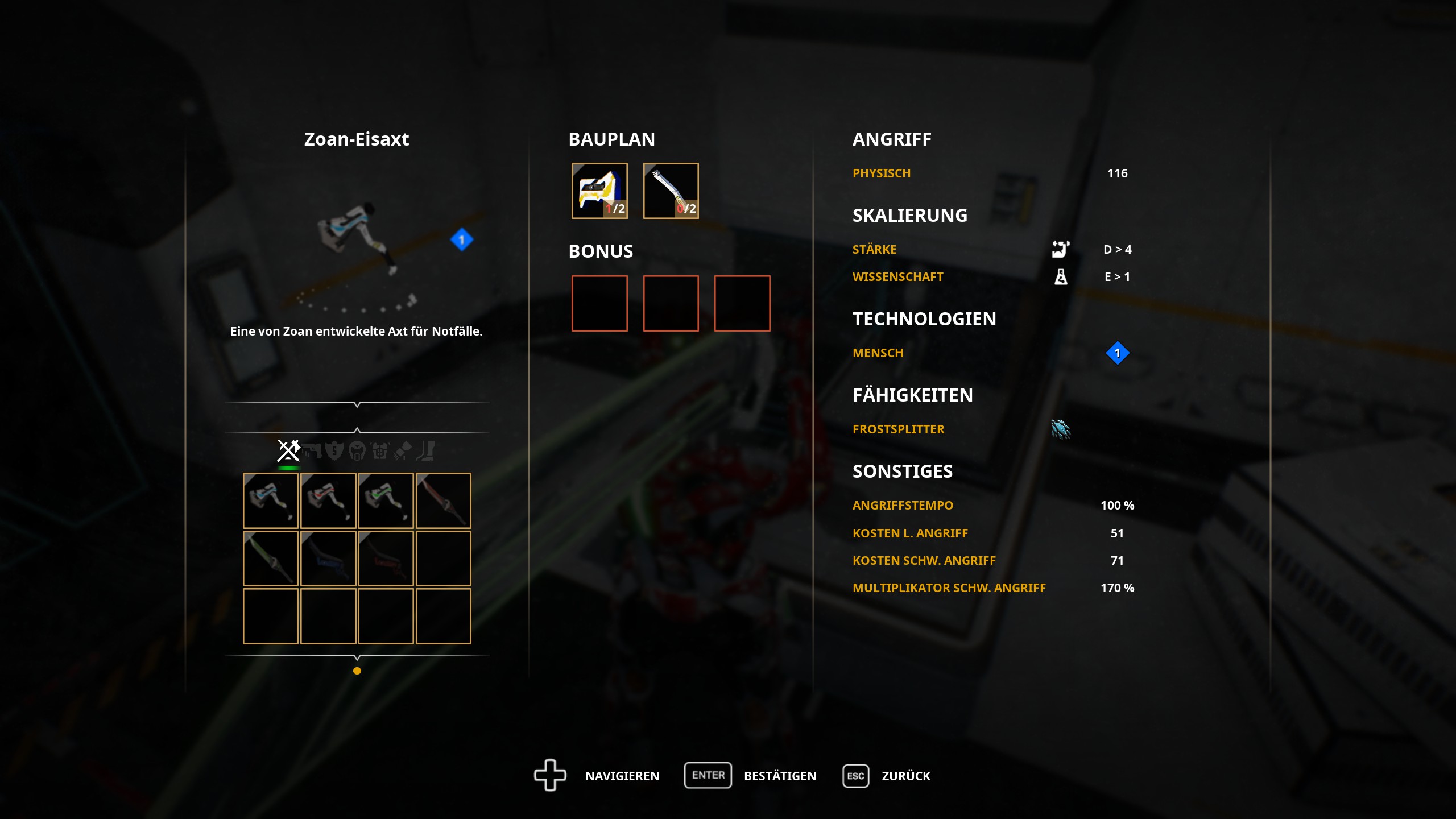Viewport: 1456px width, 819px height.
Task: Switch to the firearms pistol category tab
Action: pyautogui.click(x=312, y=451)
